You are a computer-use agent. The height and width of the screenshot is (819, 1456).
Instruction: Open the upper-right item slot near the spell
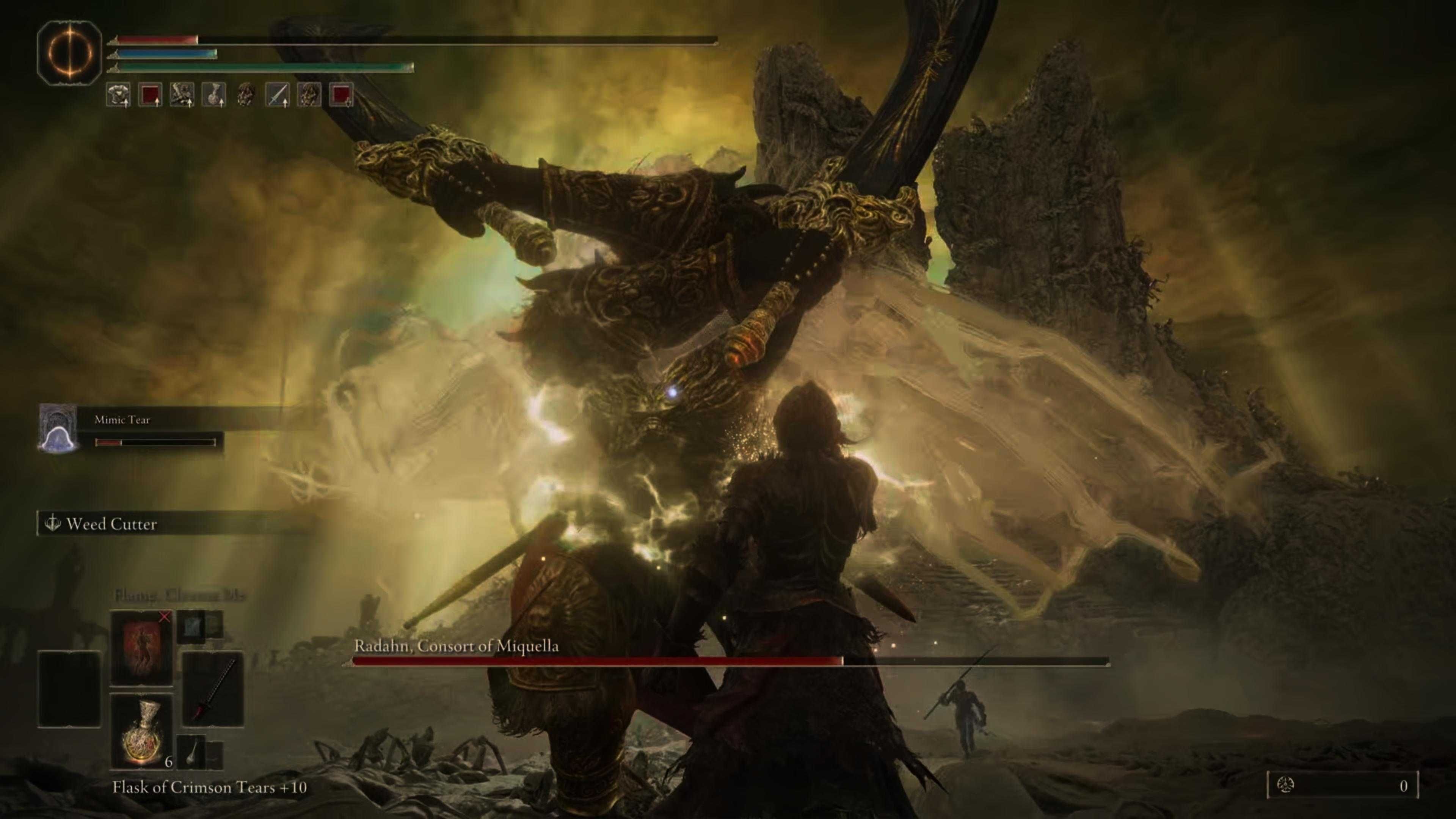[191, 627]
